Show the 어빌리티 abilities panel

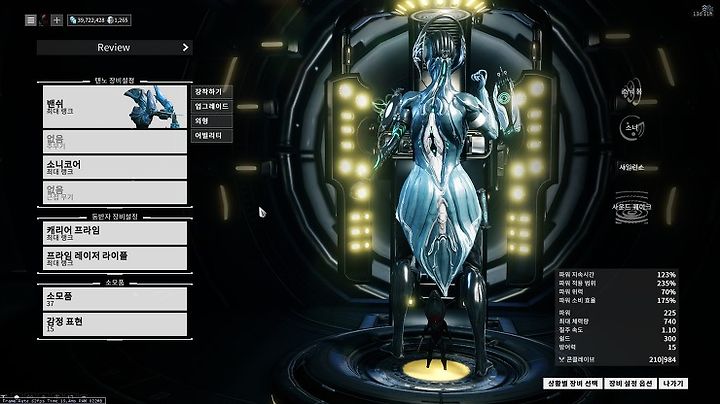tap(212, 134)
